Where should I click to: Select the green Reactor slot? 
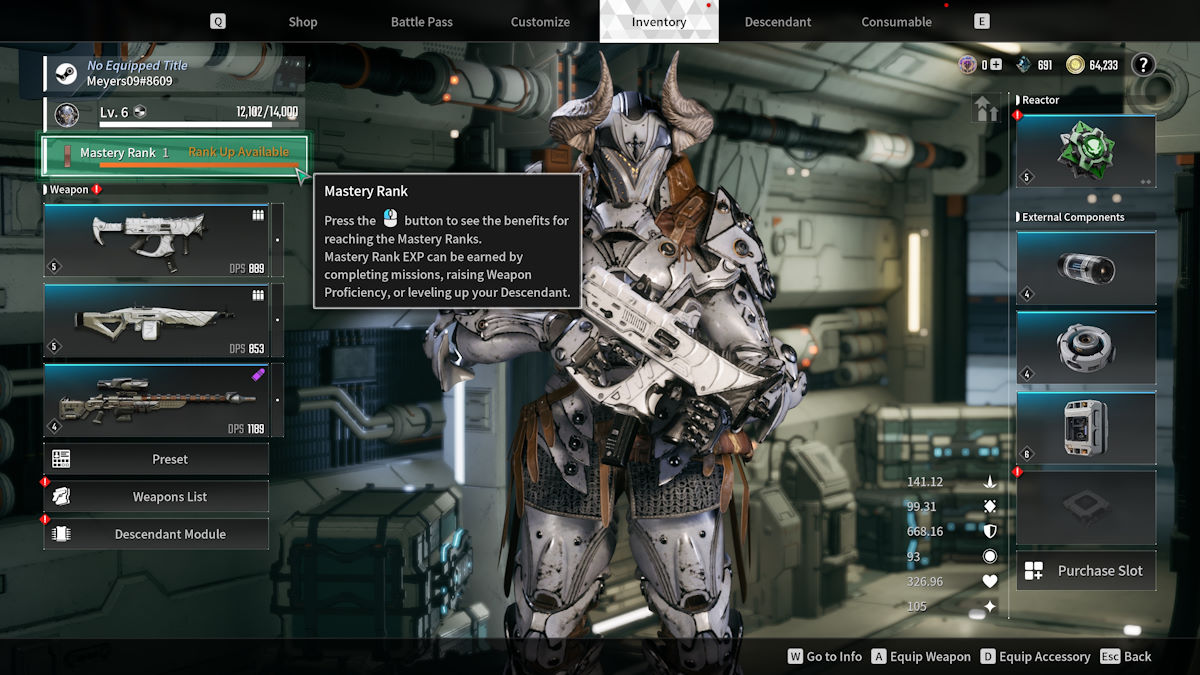point(1086,151)
